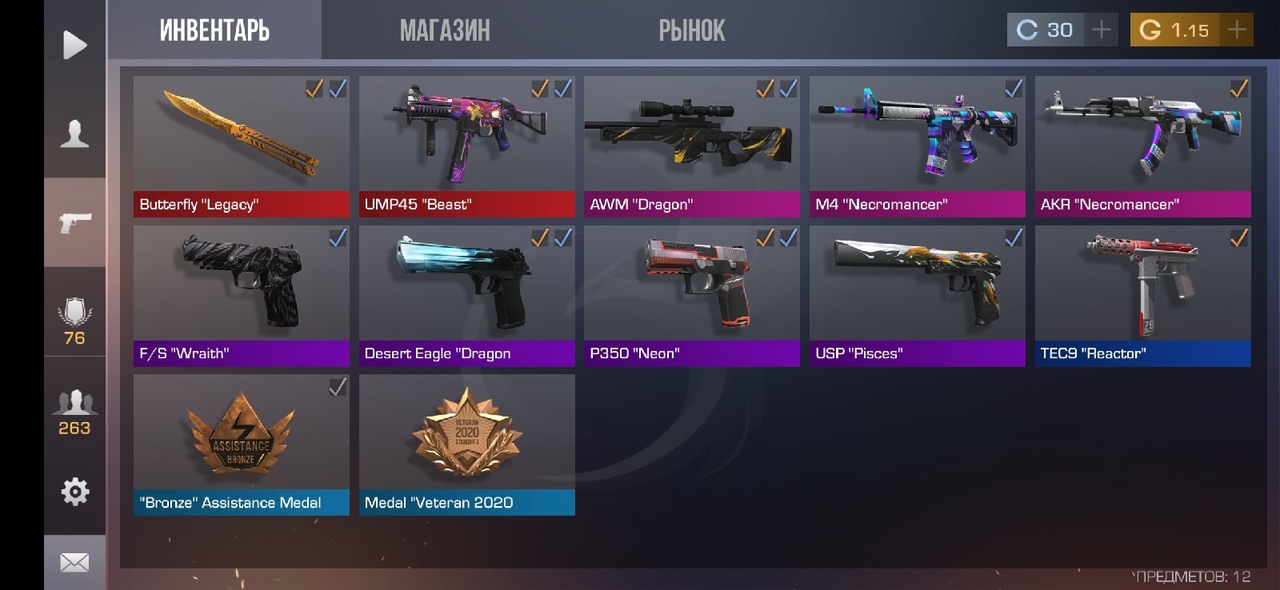The image size is (1280, 590).
Task: Switch to the Рынок tab
Action: point(691,30)
